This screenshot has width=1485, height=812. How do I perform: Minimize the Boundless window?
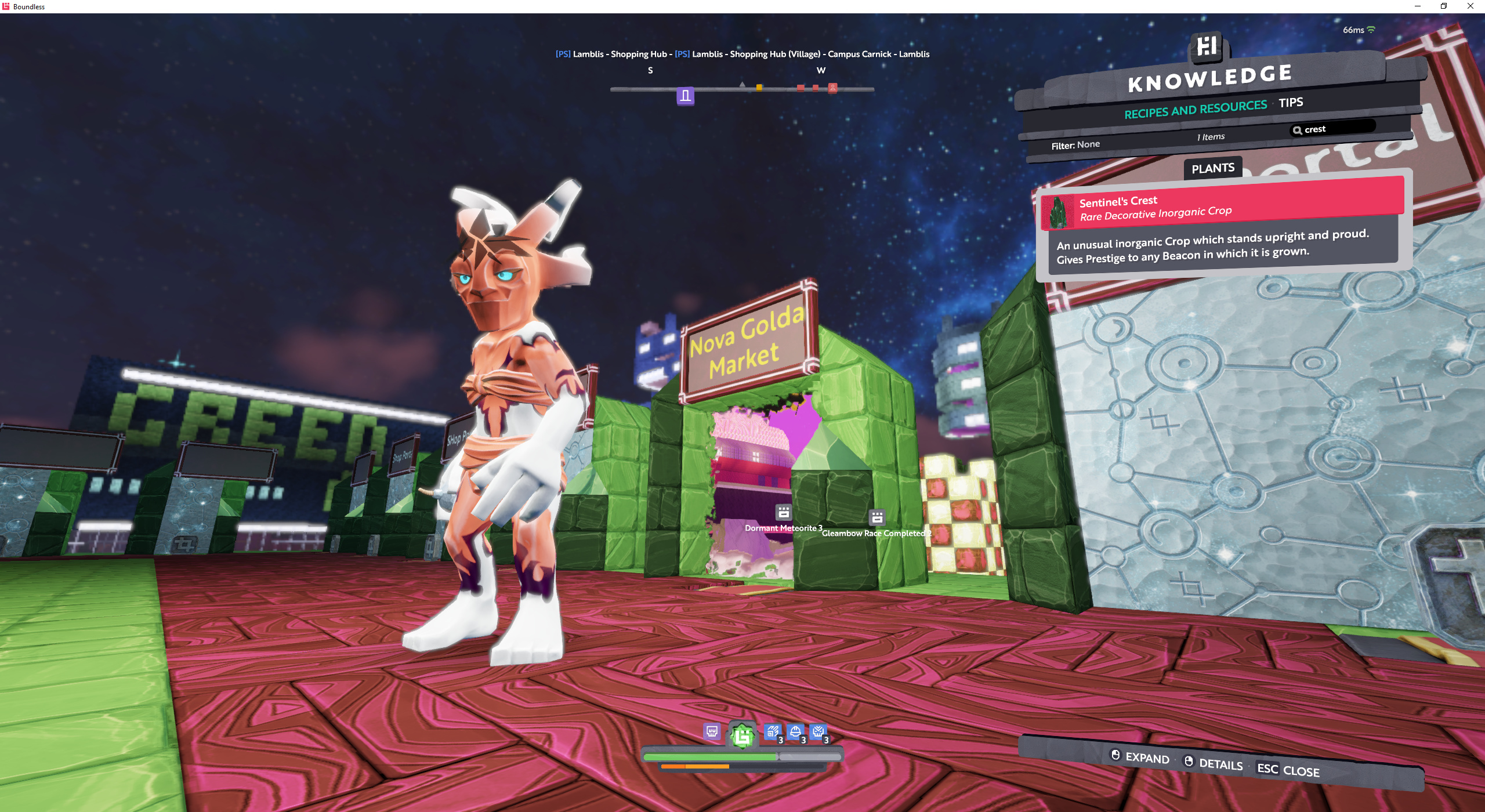coord(1417,6)
